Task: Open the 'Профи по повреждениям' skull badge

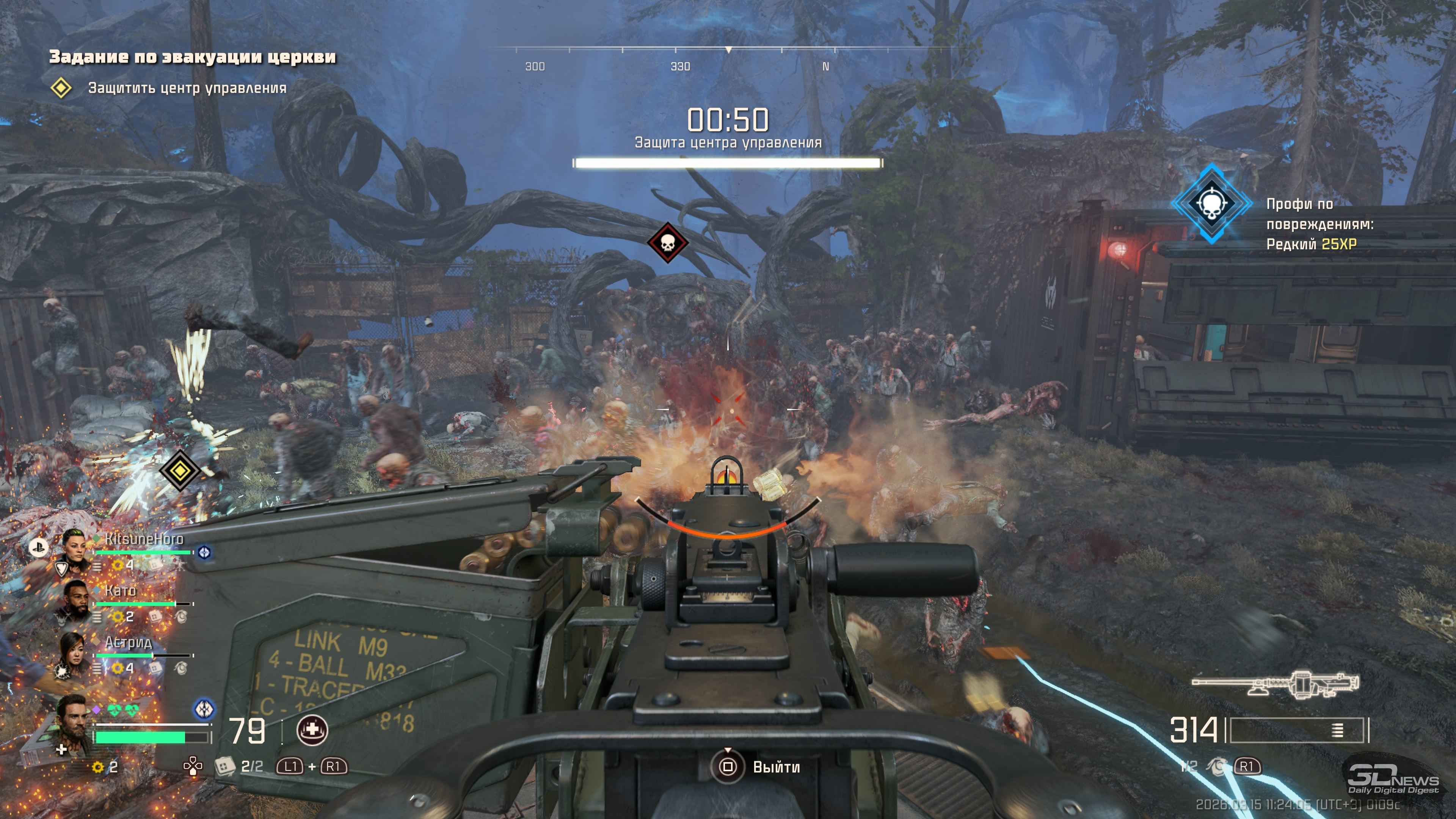Action: tap(1211, 204)
